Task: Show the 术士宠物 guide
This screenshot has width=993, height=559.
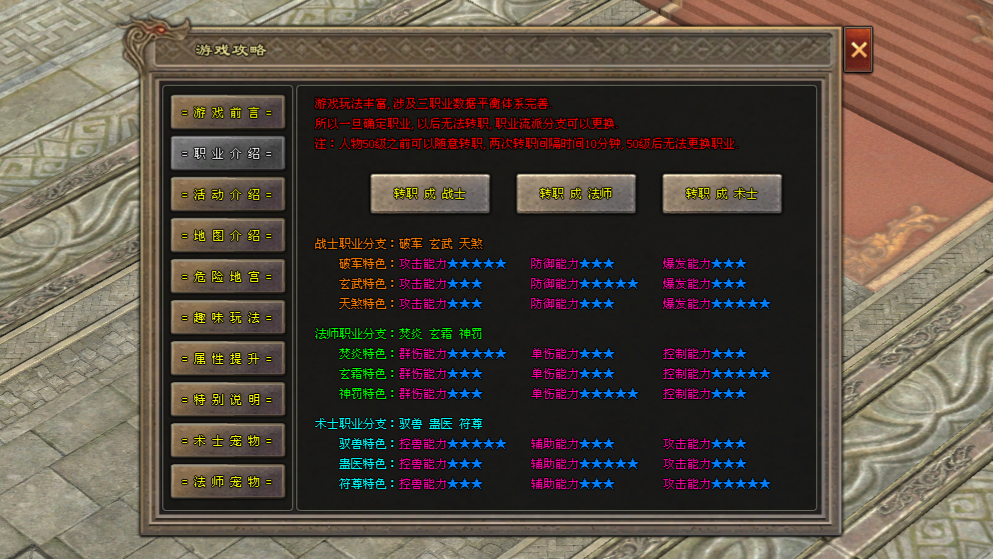Action: click(227, 440)
